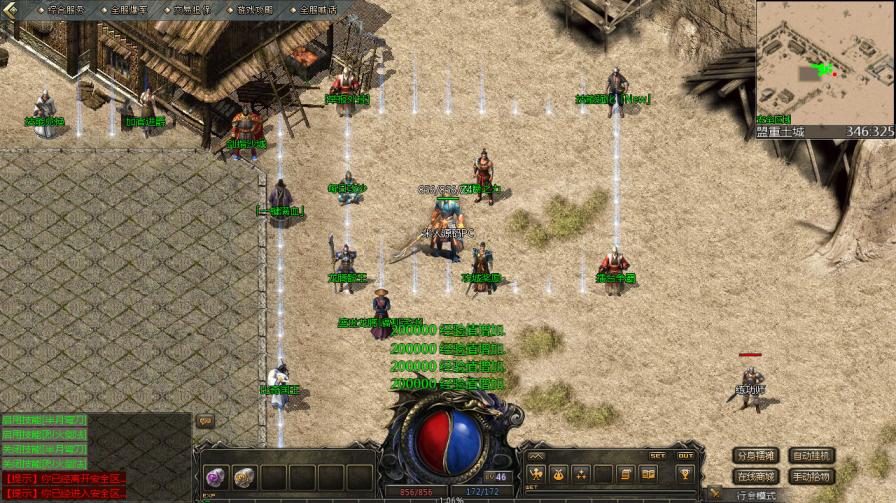Collapse the top menu bar arrow

(x=10, y=9)
